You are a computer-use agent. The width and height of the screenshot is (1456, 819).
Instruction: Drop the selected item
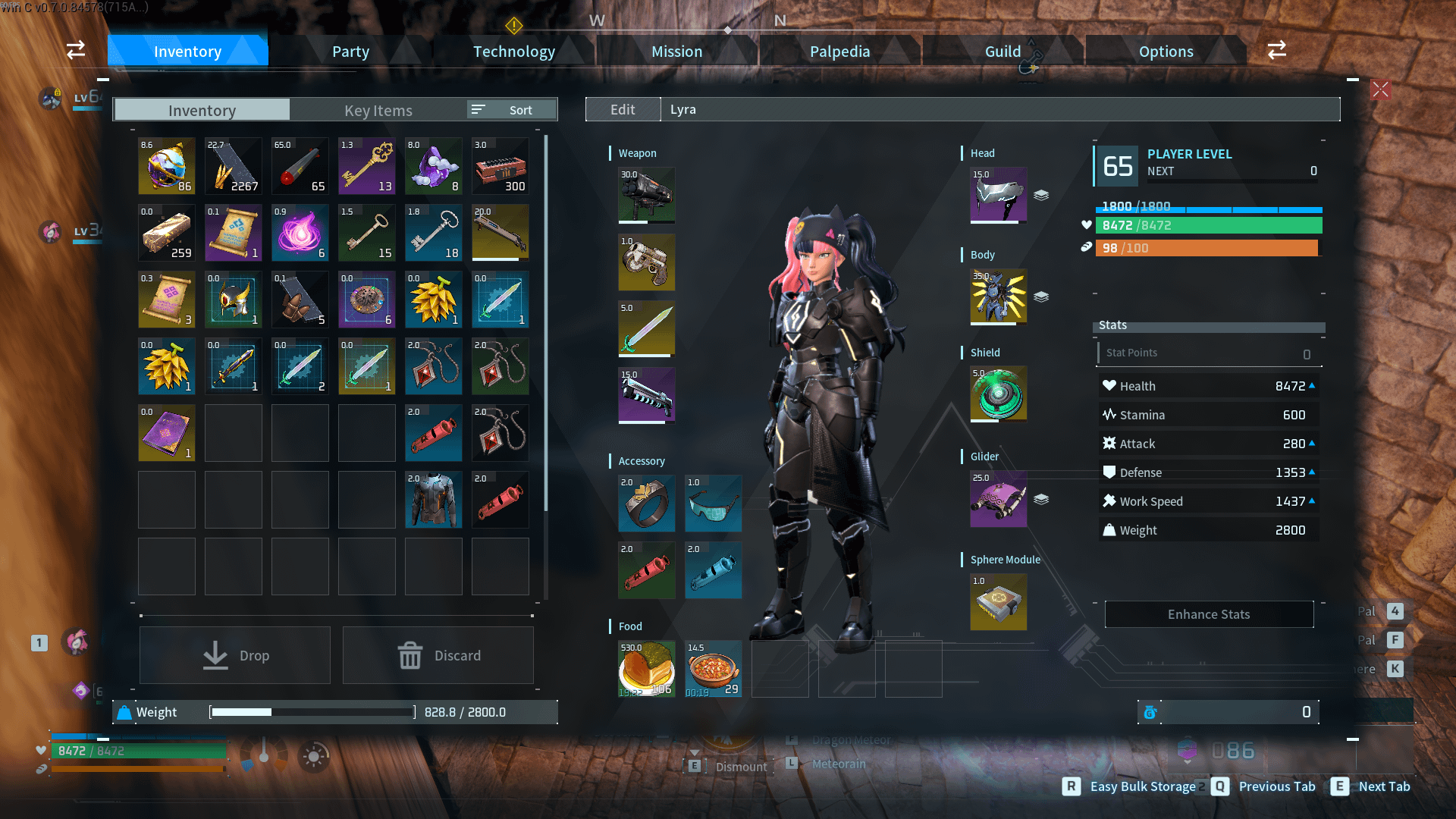(x=235, y=655)
